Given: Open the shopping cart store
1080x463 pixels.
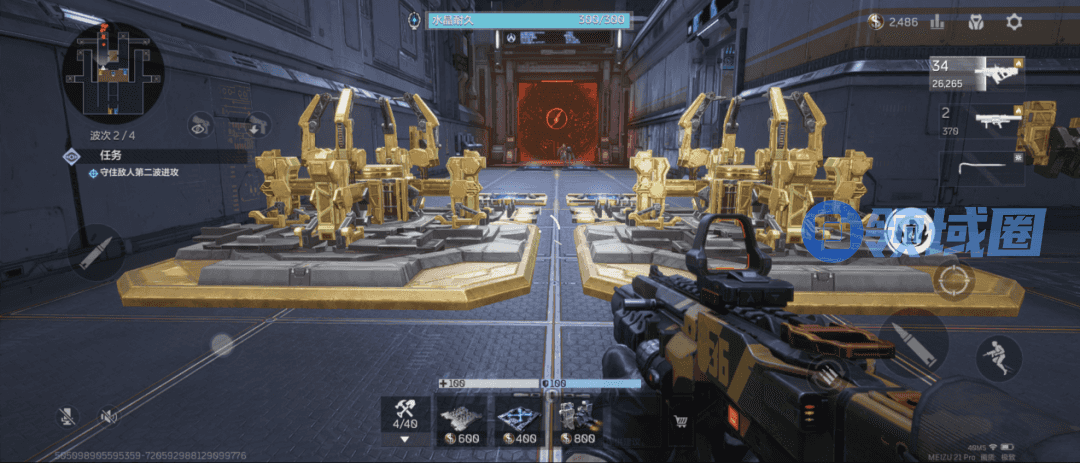Looking at the screenshot, I should [681, 422].
